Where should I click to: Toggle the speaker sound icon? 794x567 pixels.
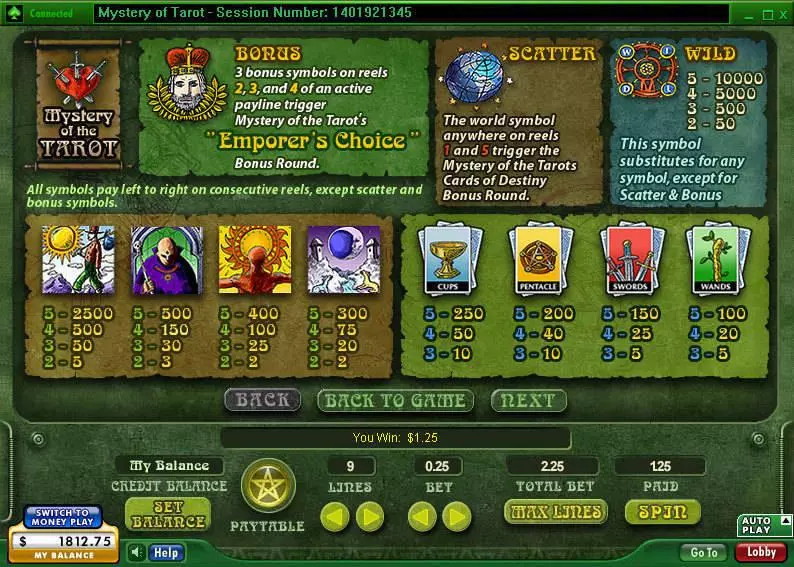pyautogui.click(x=137, y=552)
